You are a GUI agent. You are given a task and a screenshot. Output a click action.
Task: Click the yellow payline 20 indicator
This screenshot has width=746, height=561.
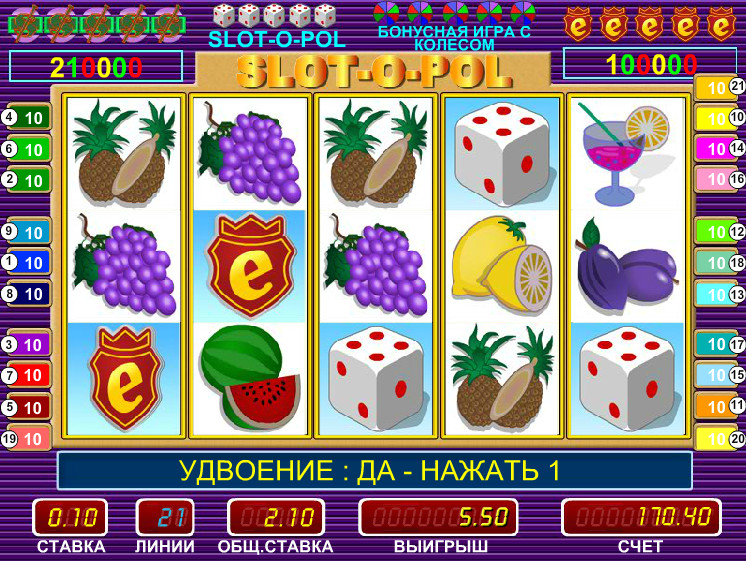721,438
